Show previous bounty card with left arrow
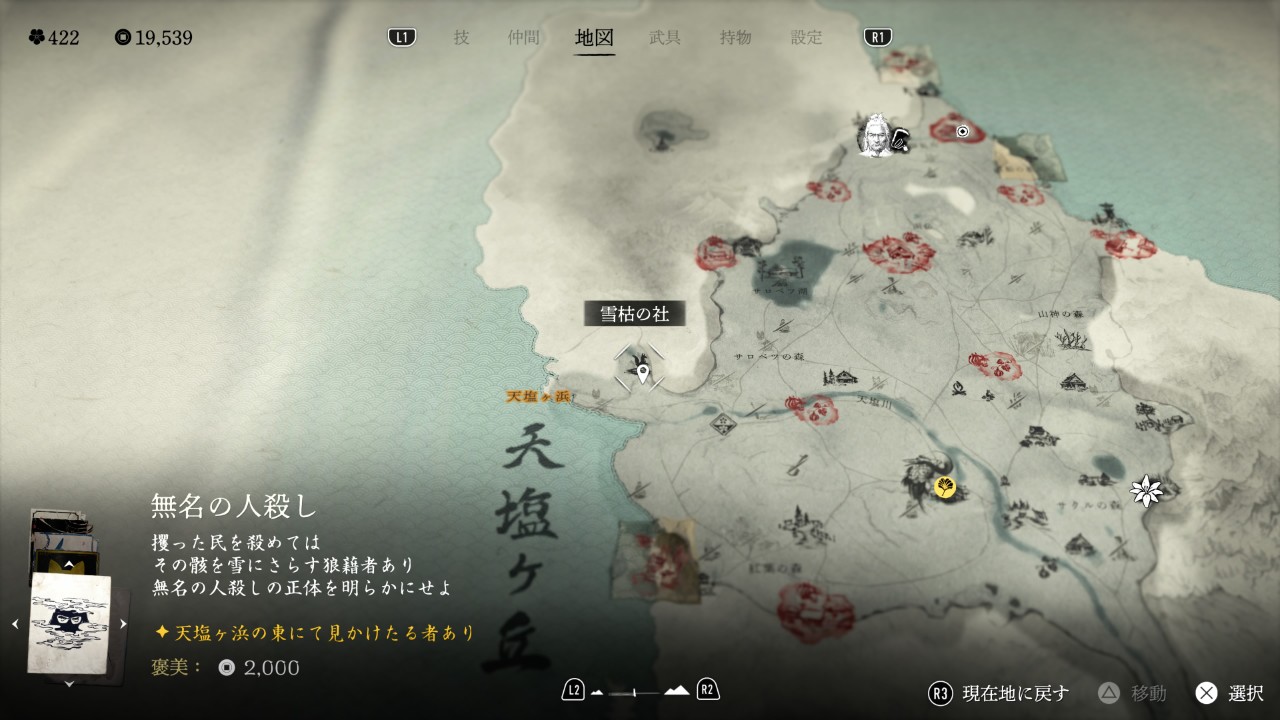 (x=15, y=624)
